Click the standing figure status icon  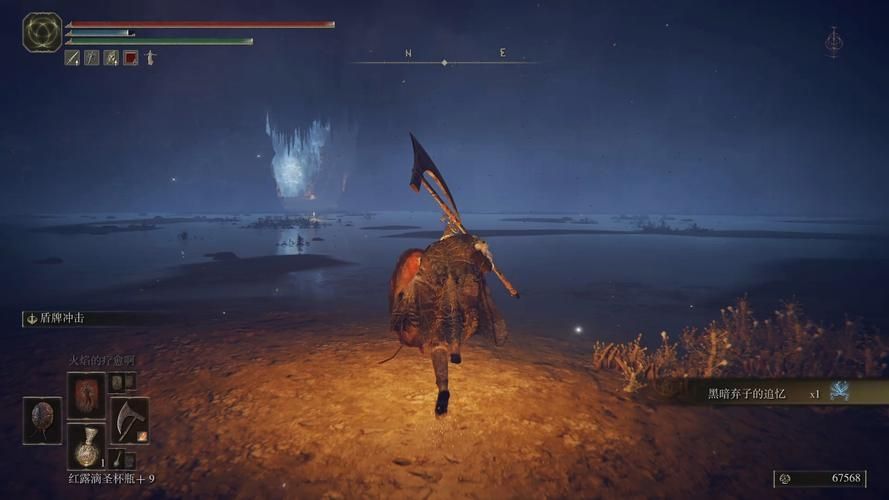pyautogui.click(x=150, y=58)
